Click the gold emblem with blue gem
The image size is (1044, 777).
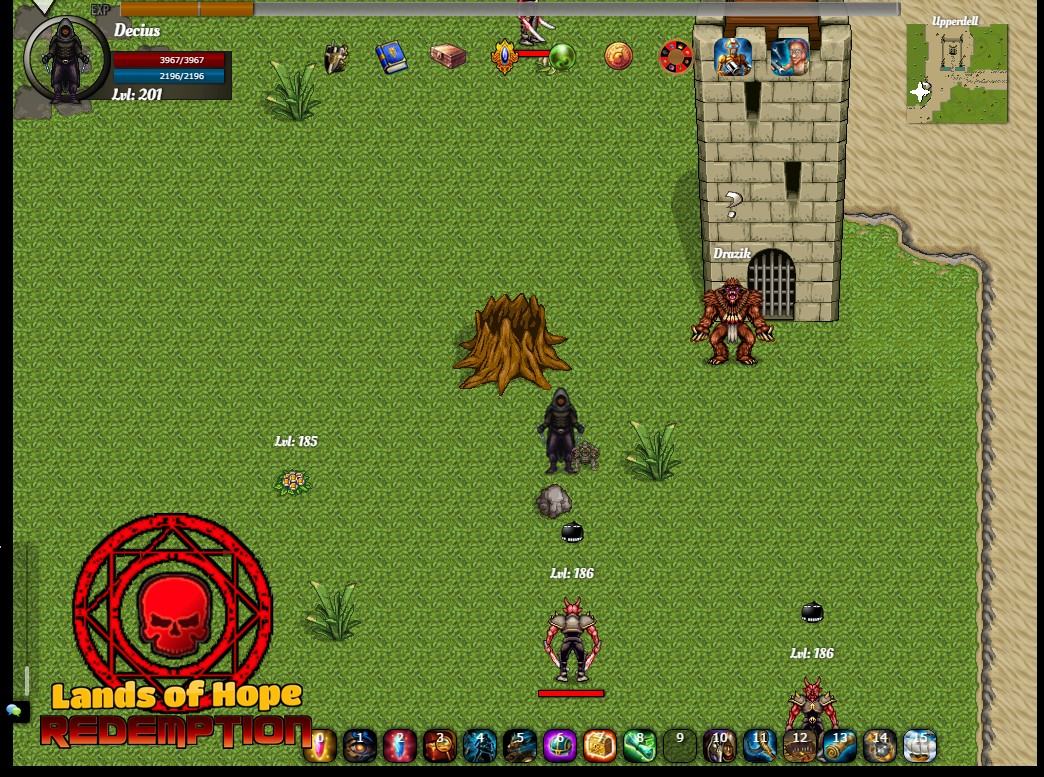(505, 56)
